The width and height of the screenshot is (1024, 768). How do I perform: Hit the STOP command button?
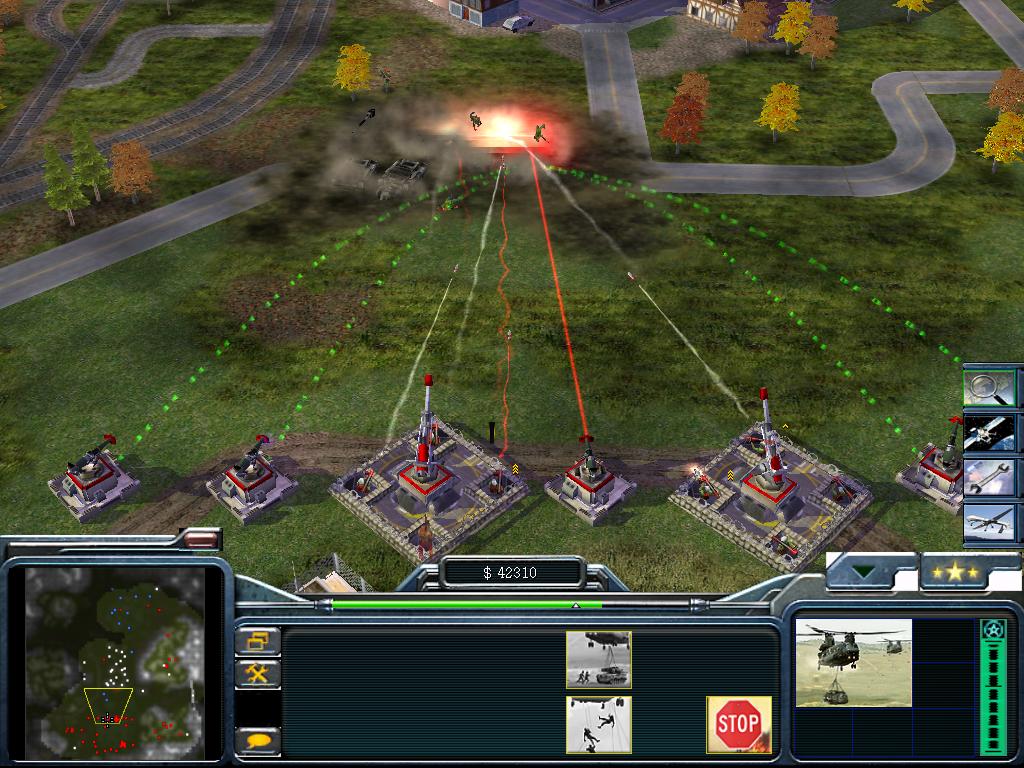[x=739, y=724]
